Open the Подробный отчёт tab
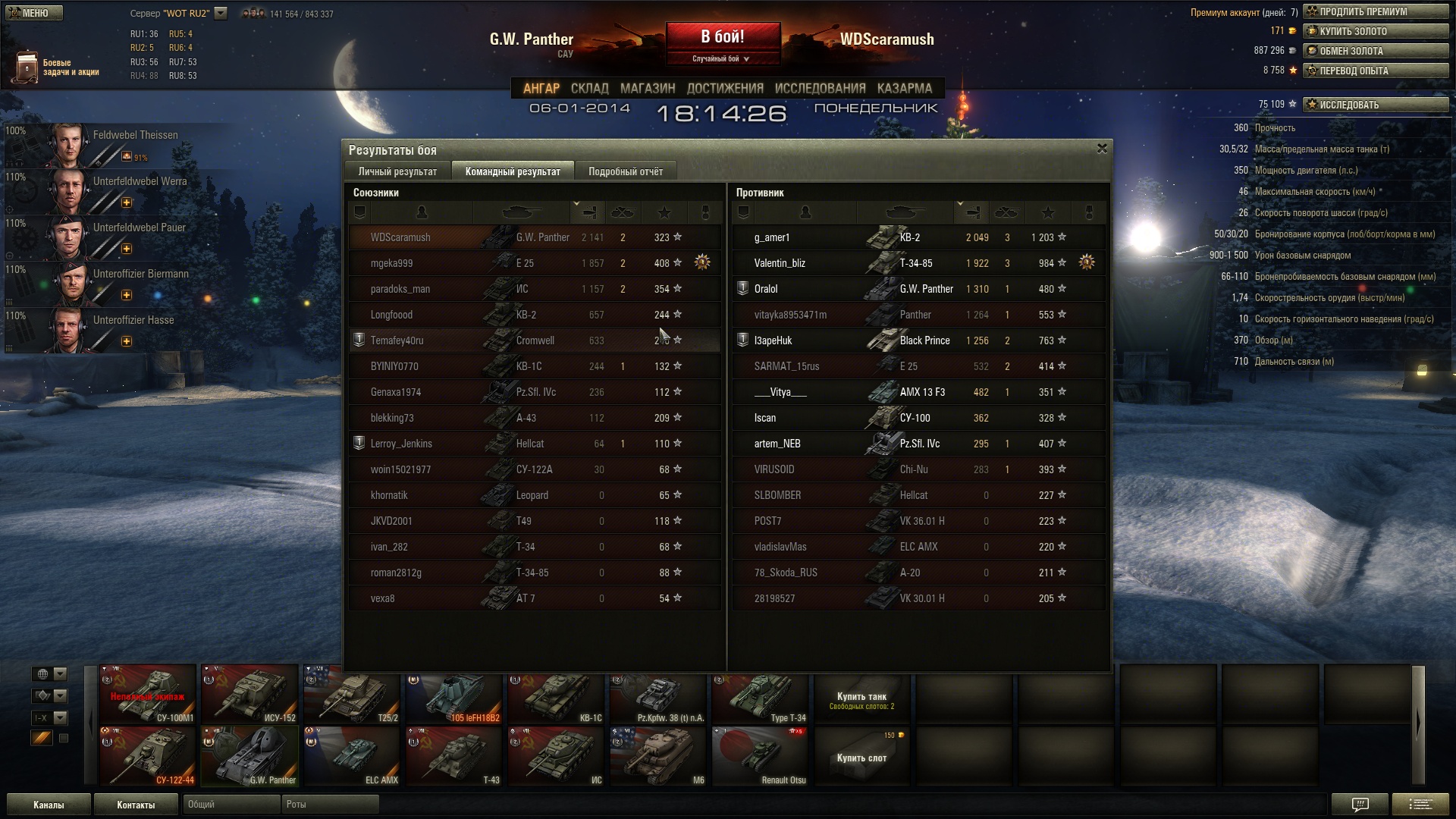 point(625,171)
